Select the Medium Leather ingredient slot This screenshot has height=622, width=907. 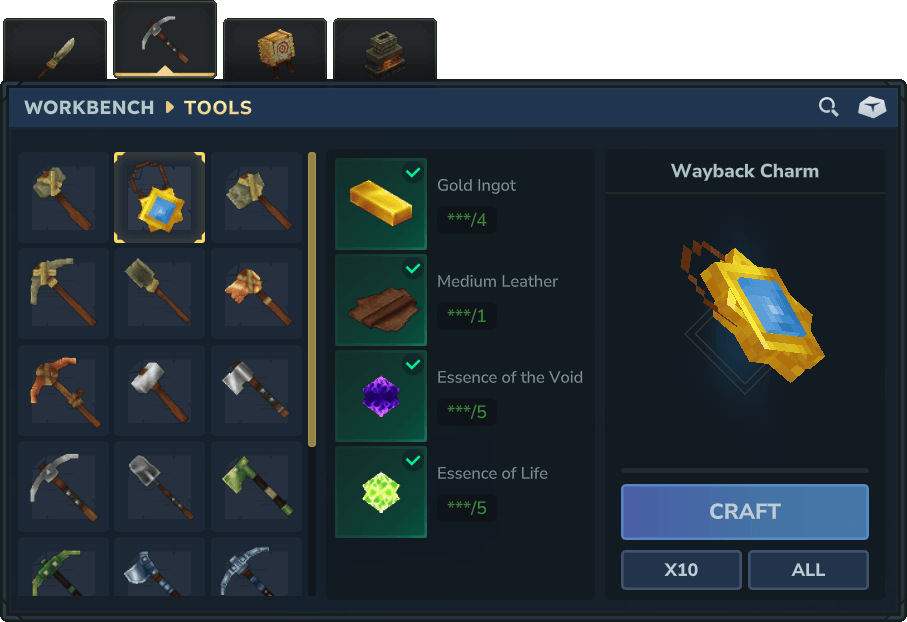click(x=381, y=300)
